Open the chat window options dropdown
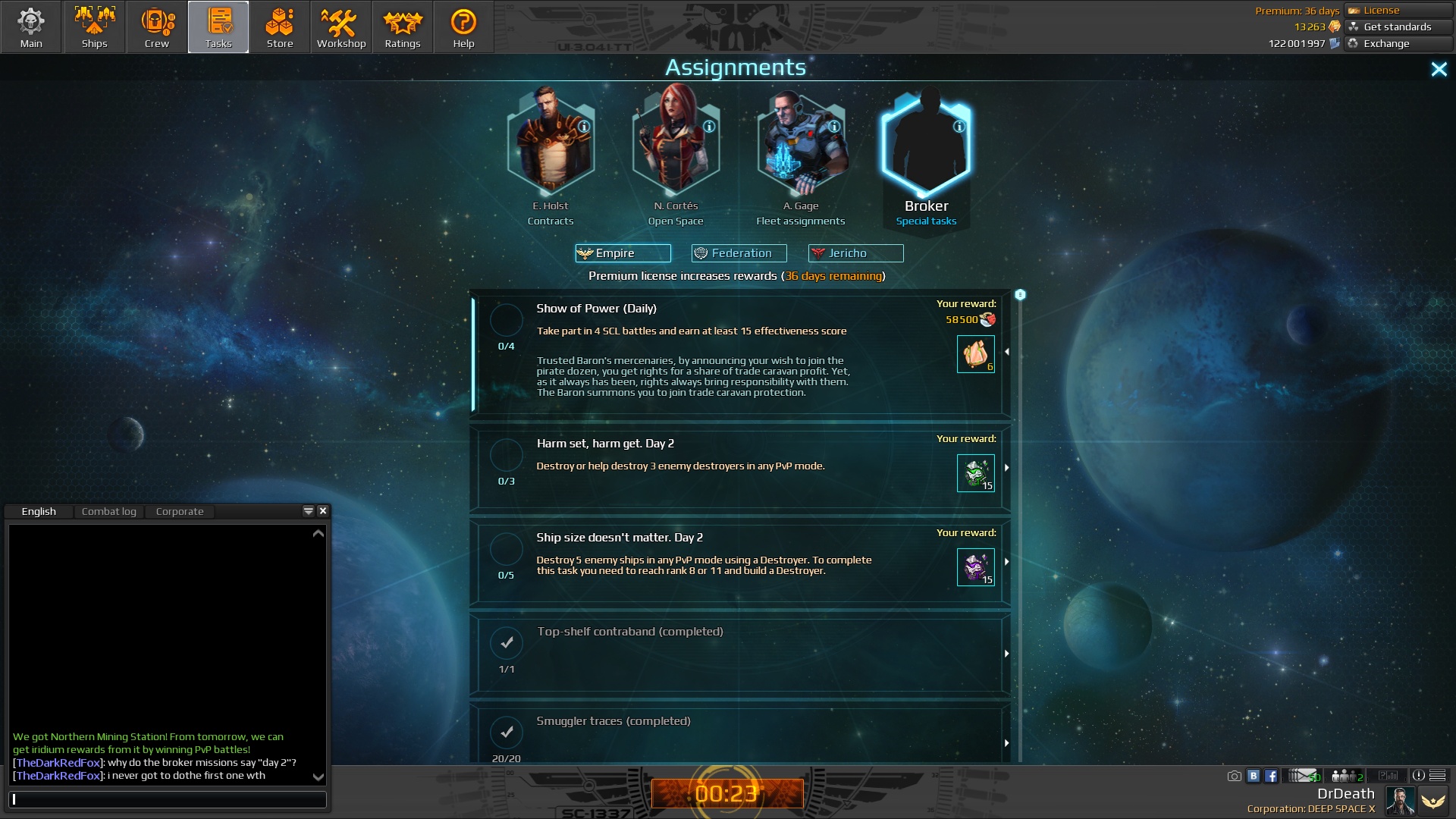The image size is (1456, 819). coord(308,511)
